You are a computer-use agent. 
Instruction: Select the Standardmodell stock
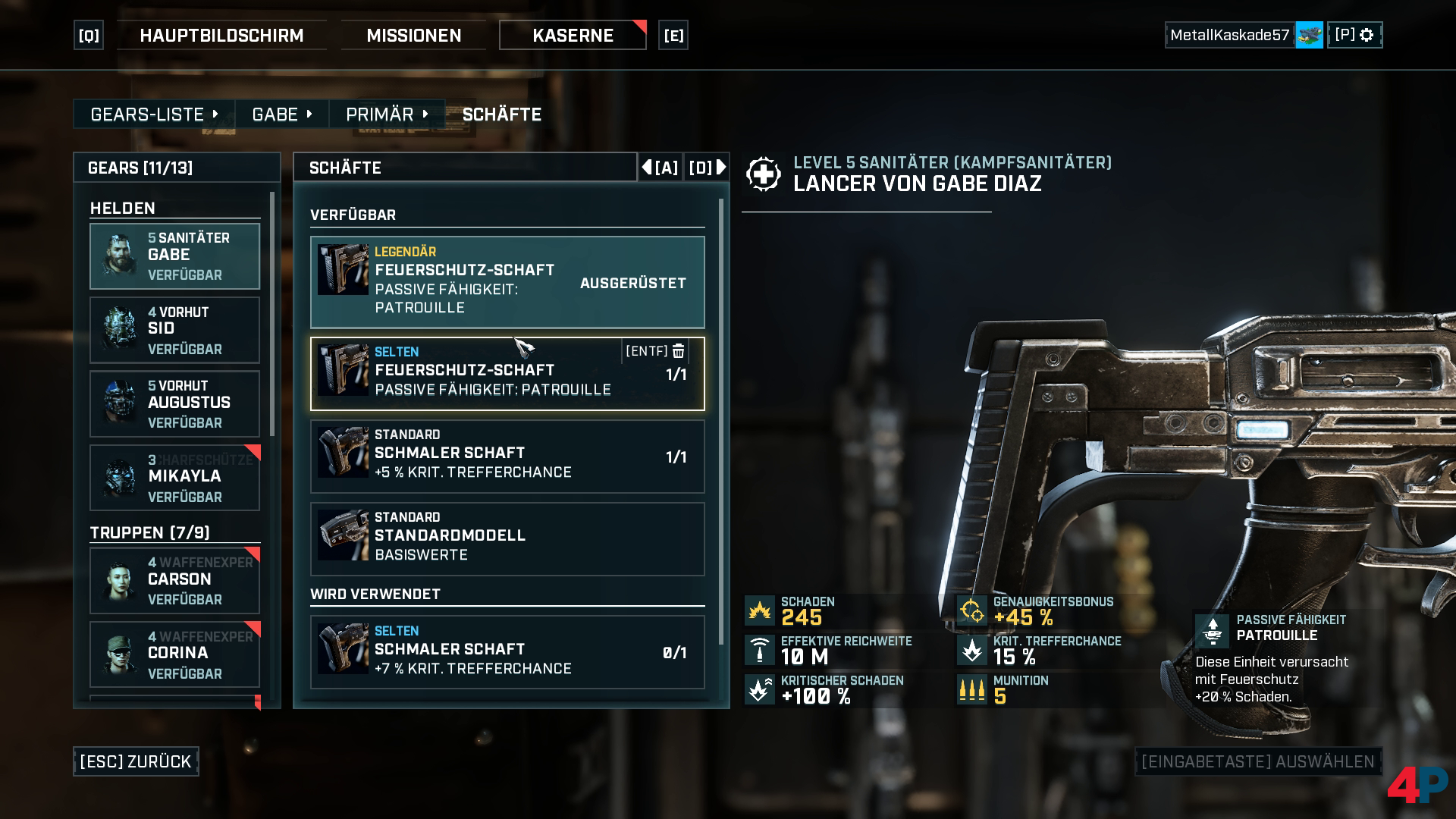(x=507, y=539)
